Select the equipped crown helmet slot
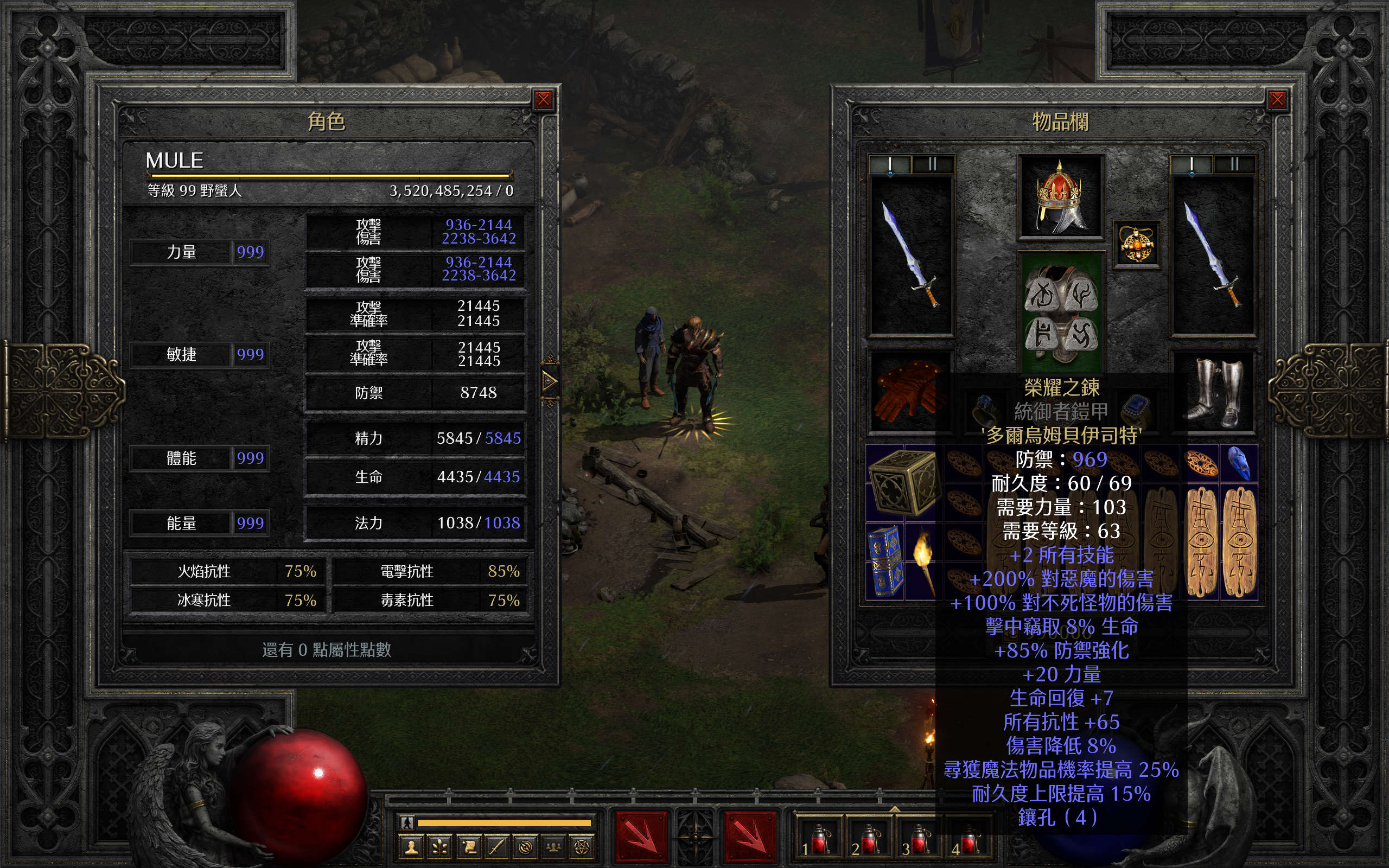1389x868 pixels. click(x=1060, y=197)
